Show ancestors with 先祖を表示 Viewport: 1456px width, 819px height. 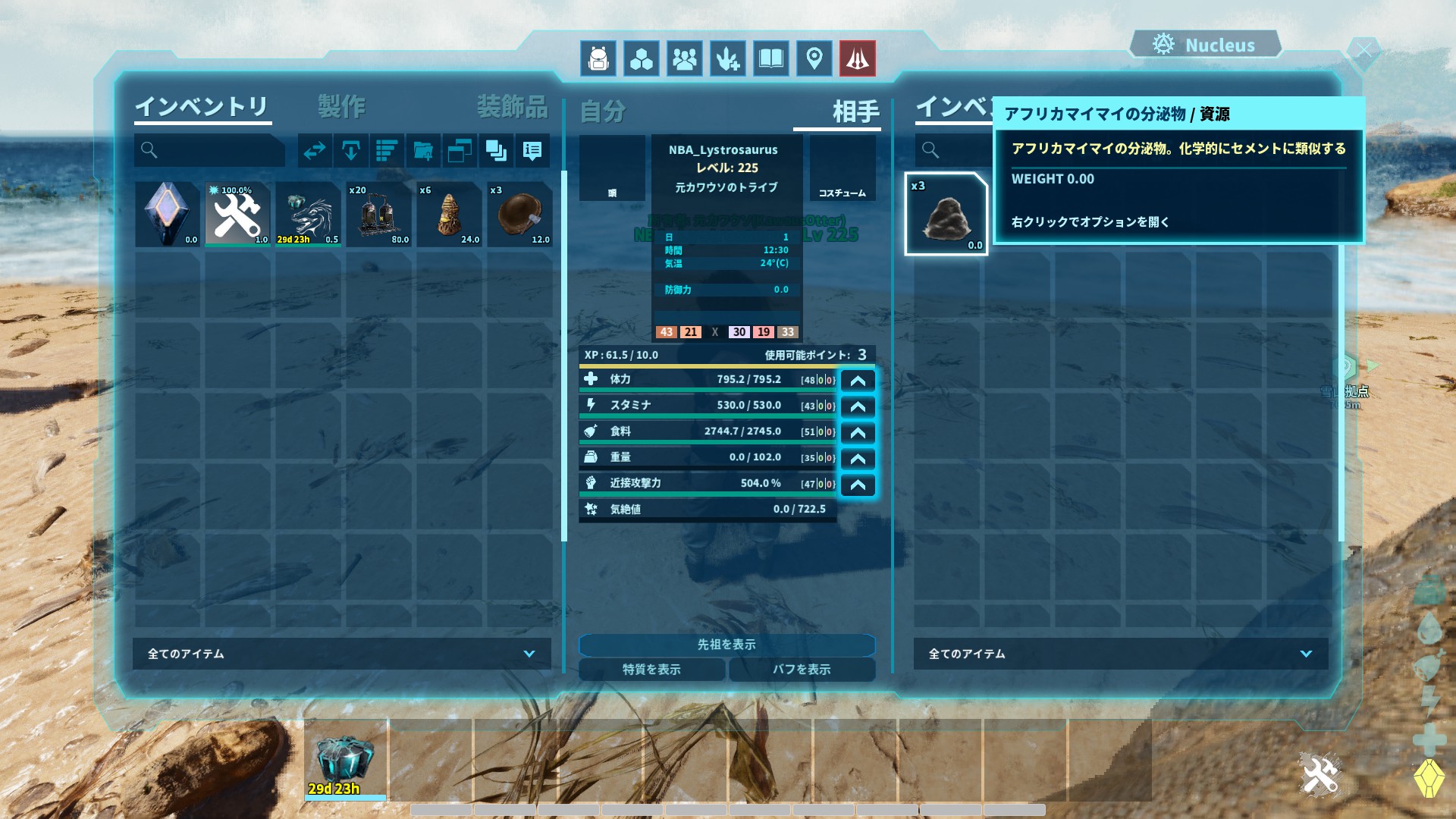click(x=726, y=645)
